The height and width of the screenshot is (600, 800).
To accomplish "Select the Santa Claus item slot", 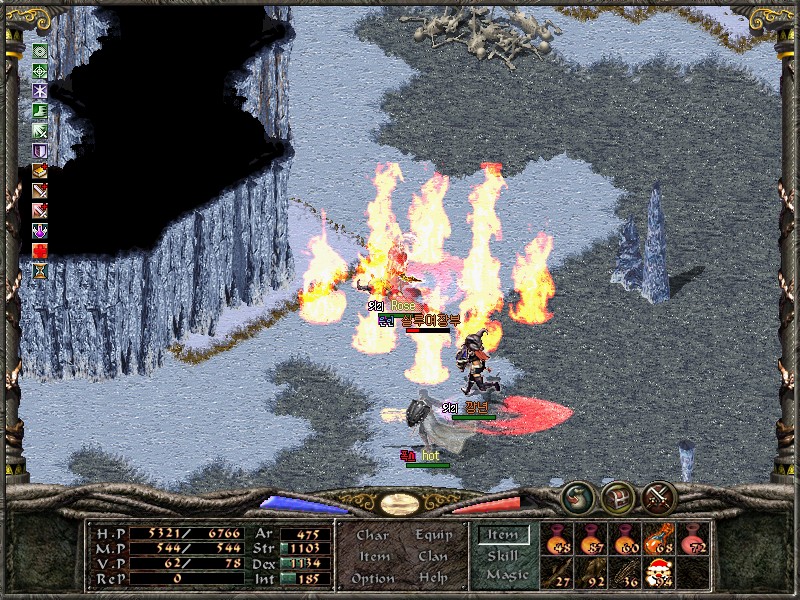I will (658, 572).
